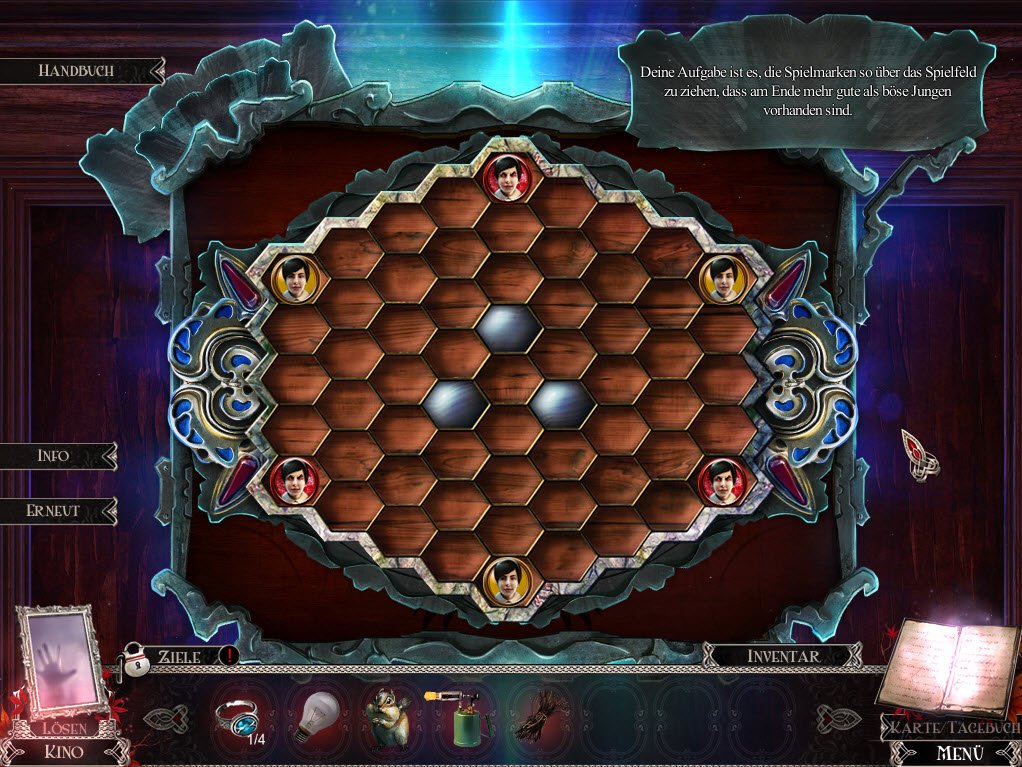
Task: Toggle the Inventar panel label
Action: [x=783, y=656]
